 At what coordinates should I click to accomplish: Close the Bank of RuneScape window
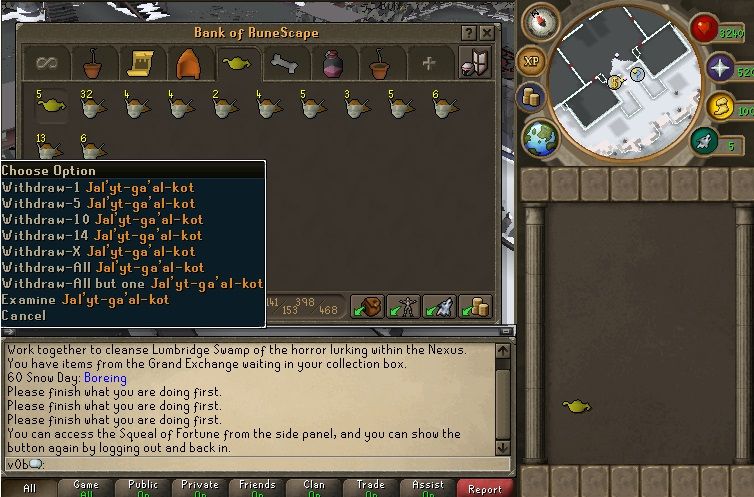click(x=486, y=33)
